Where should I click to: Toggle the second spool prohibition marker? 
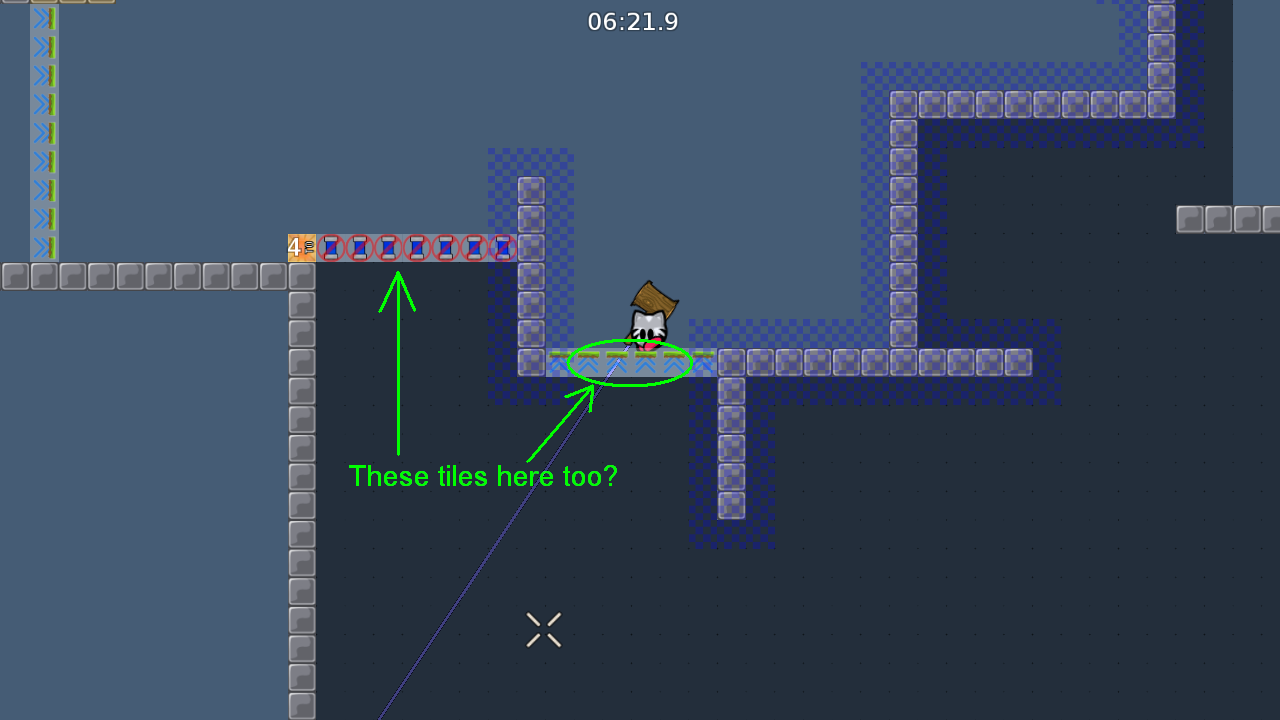[359, 247]
